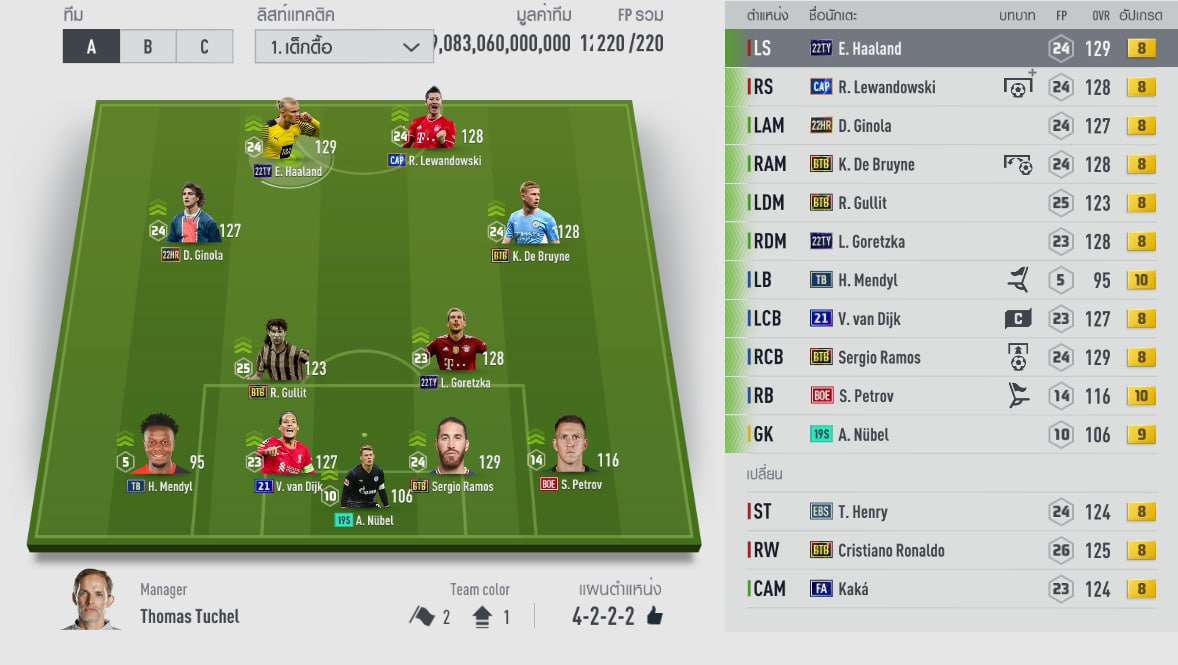1178x665 pixels.
Task: Switch to team tab B
Action: 148,47
